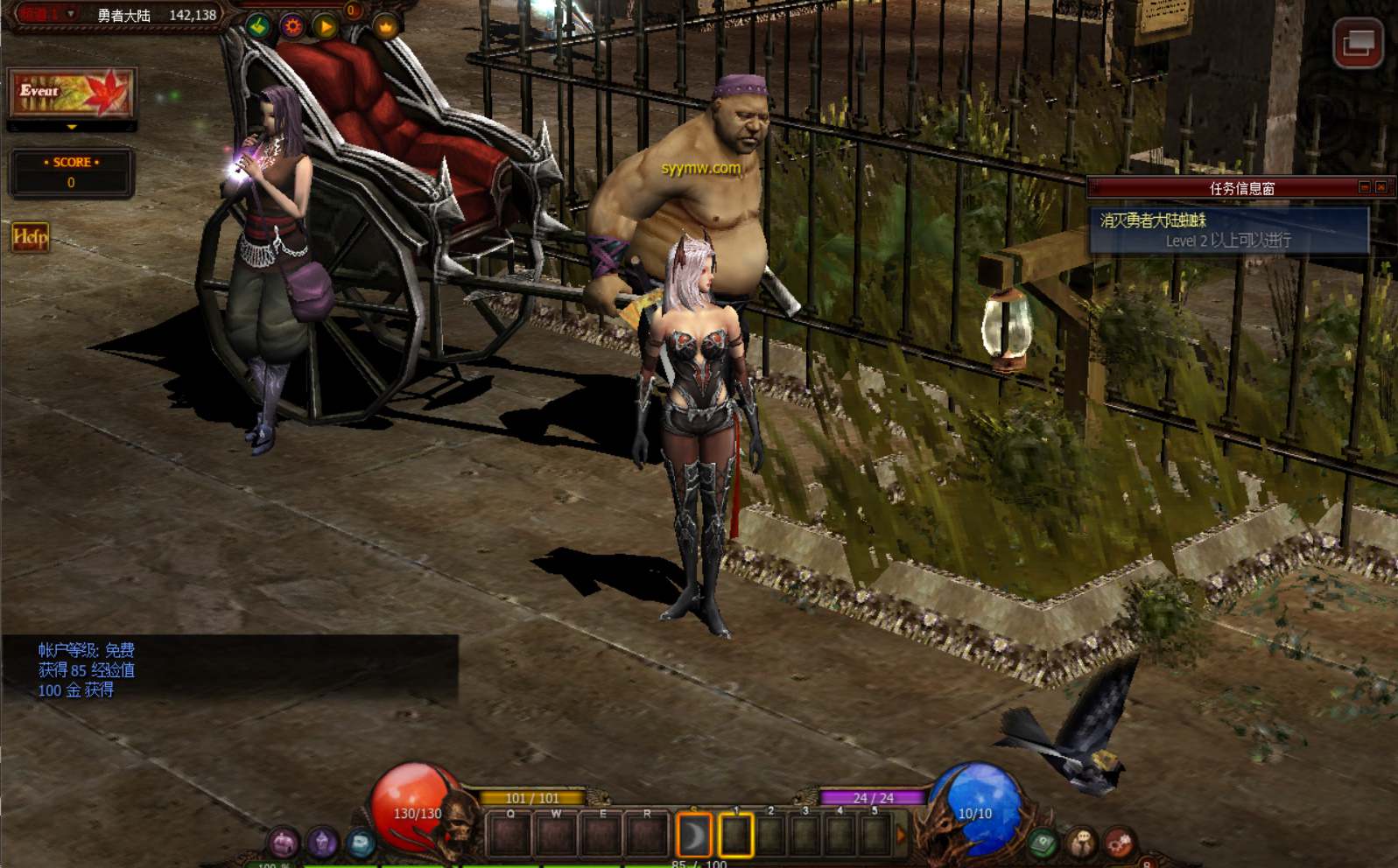1398x868 pixels.
Task: Click the Help button
Action: pyautogui.click(x=30, y=237)
